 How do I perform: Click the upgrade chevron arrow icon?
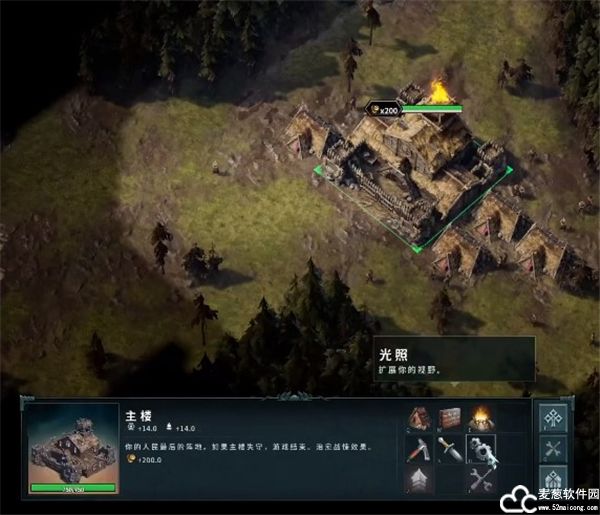point(418,480)
